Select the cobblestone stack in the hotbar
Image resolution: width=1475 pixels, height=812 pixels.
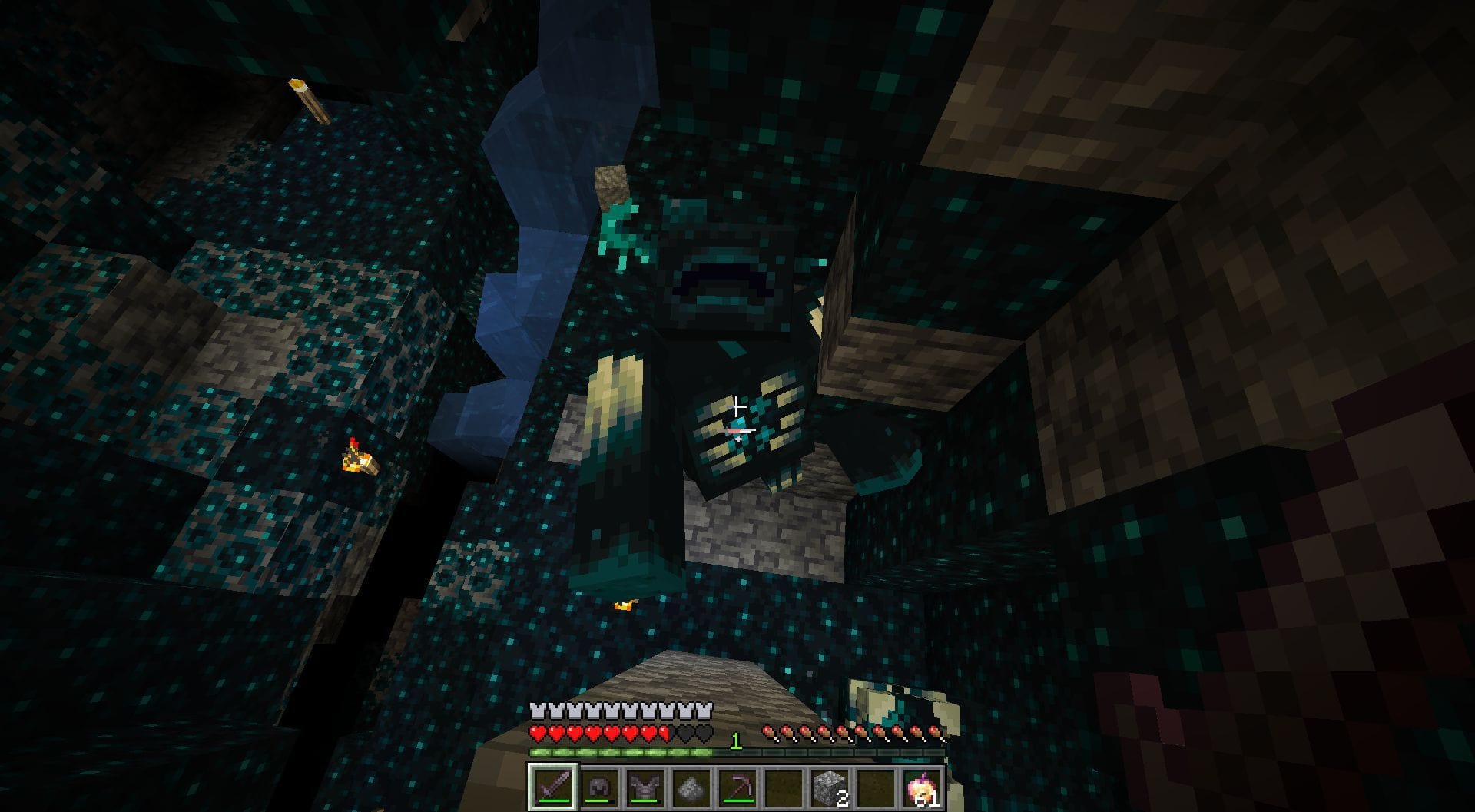click(830, 785)
